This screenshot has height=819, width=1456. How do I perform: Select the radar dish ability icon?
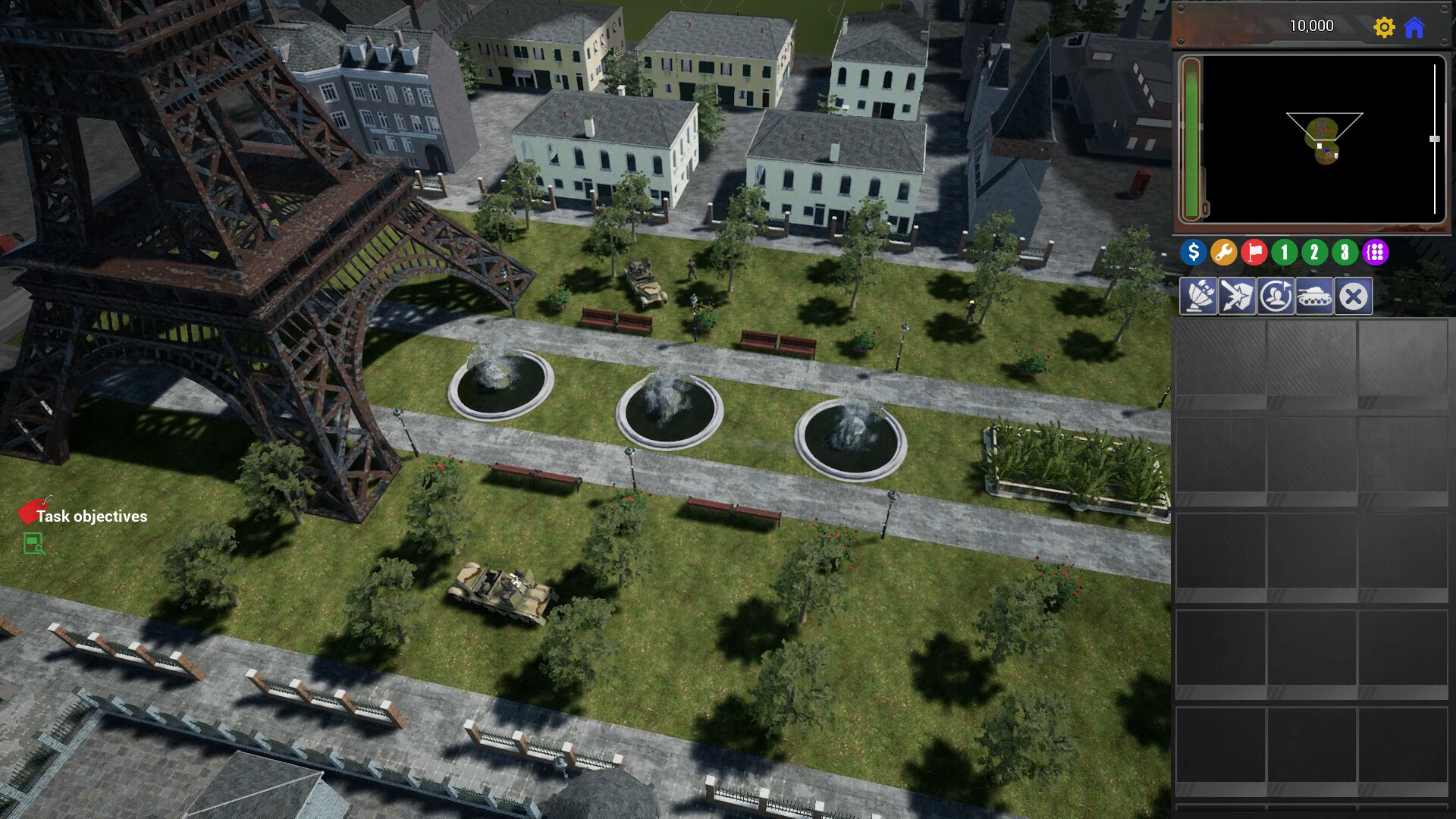click(1197, 296)
